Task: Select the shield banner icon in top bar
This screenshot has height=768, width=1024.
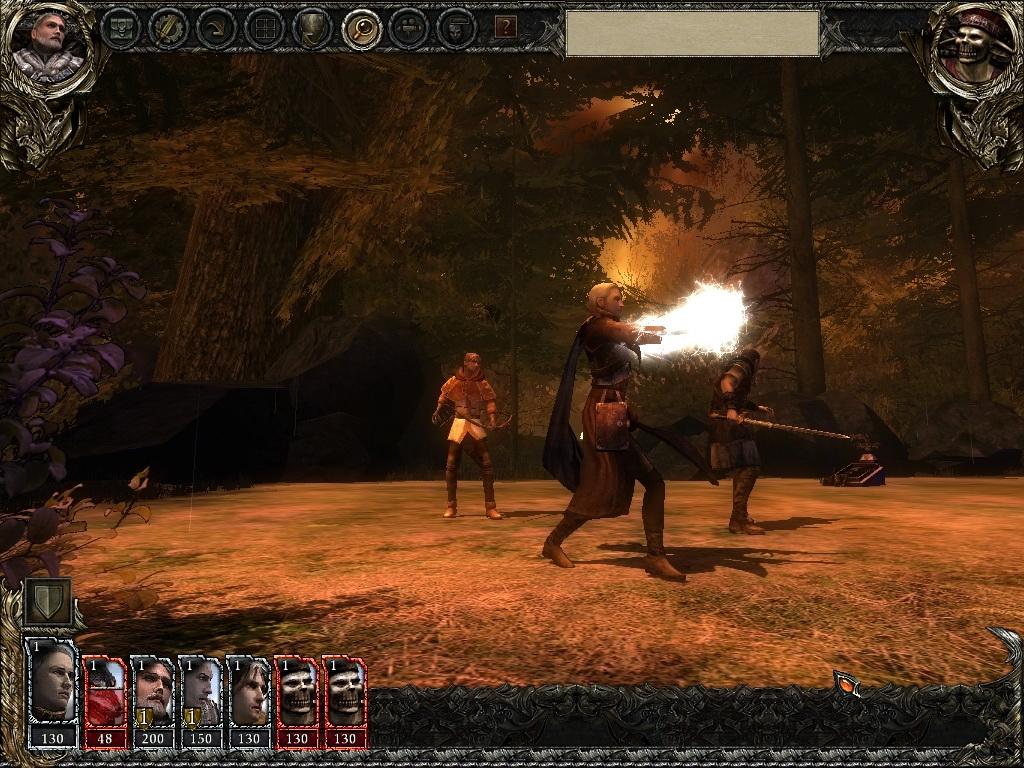Action: pos(312,28)
